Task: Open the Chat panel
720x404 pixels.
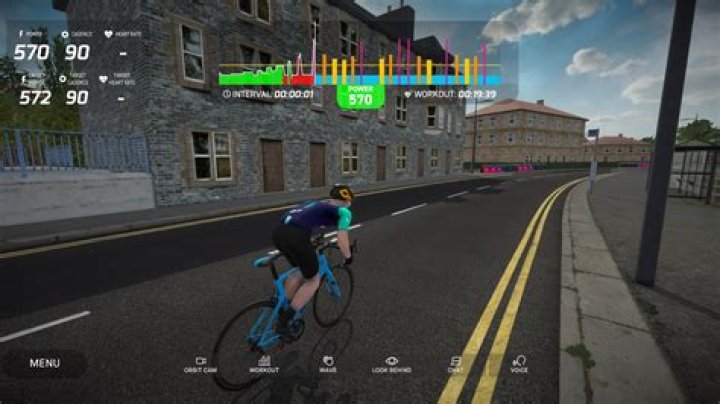Action: pyautogui.click(x=455, y=363)
